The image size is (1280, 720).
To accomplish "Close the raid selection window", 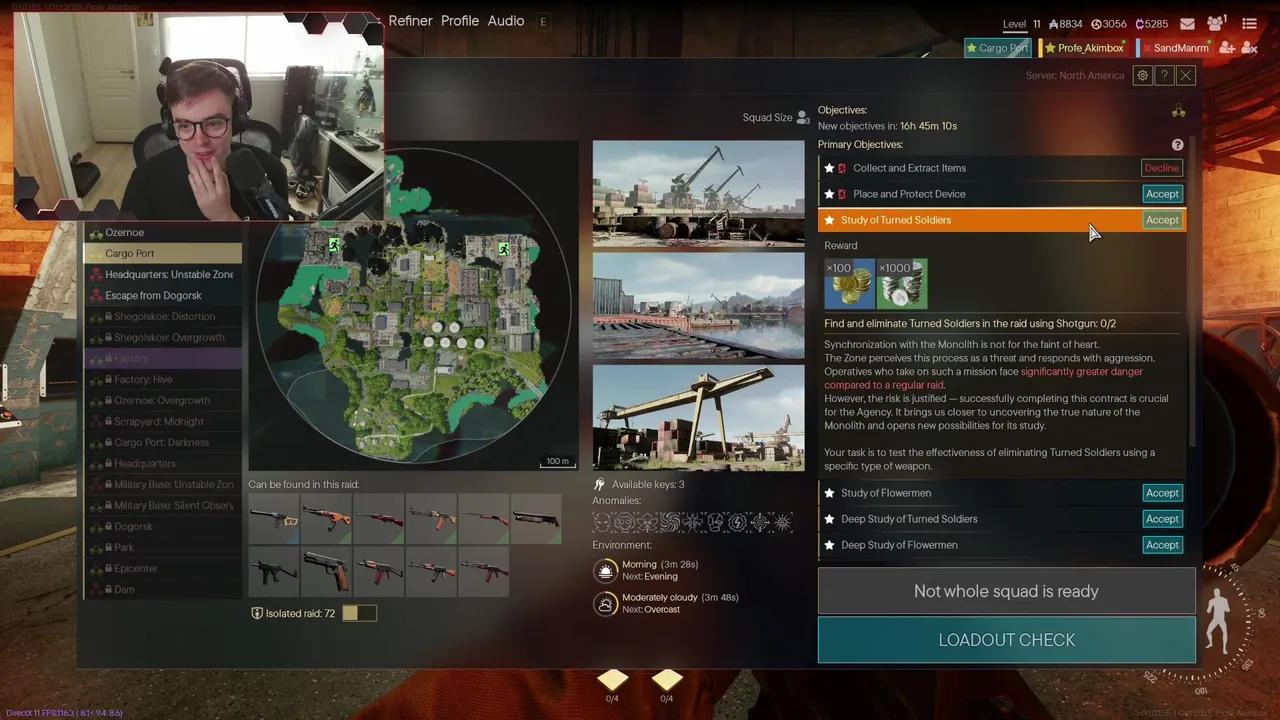I will click(x=1186, y=76).
